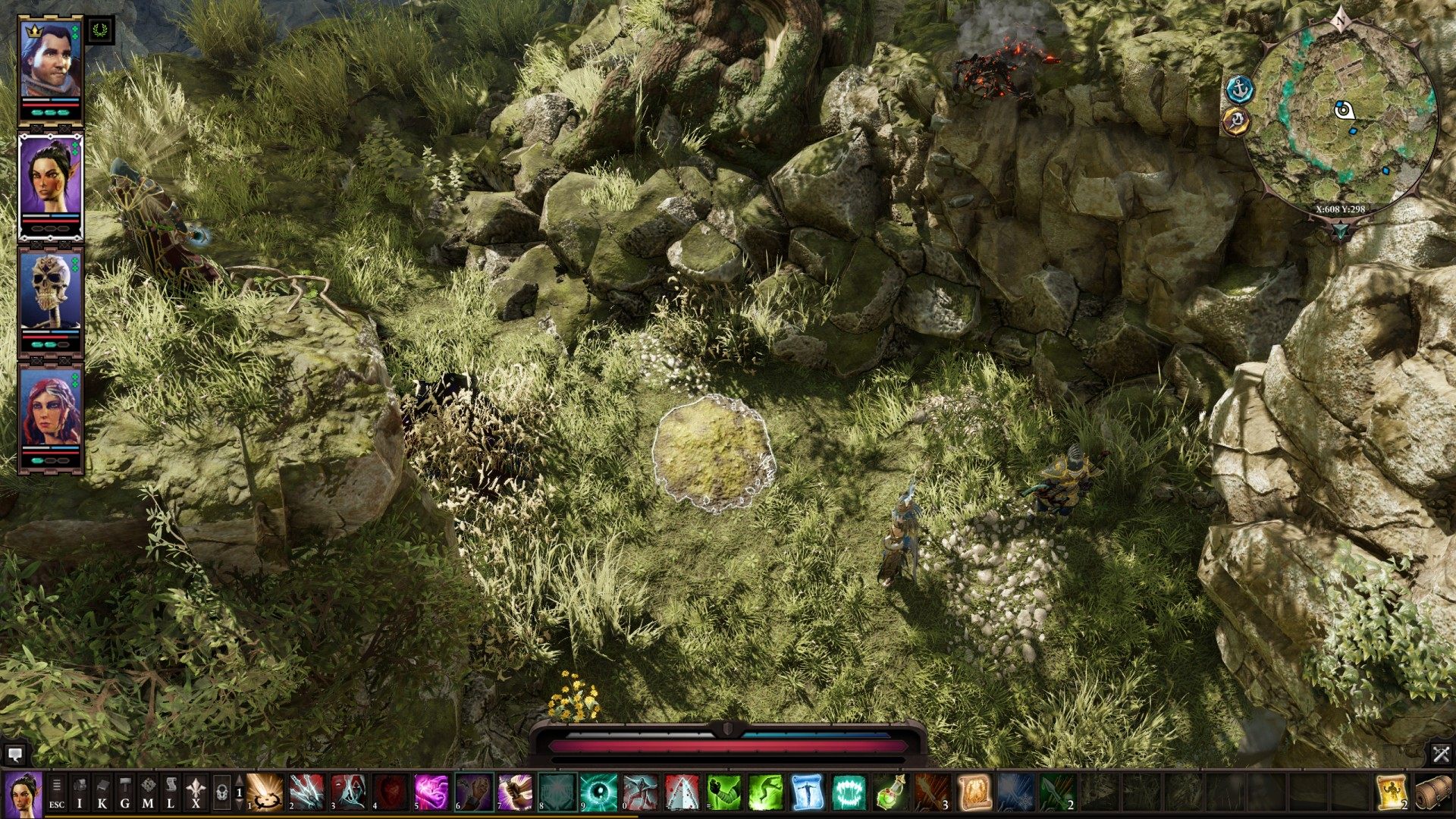The height and width of the screenshot is (819, 1456).
Task: Open the game menu with ESC button
Action: [57, 792]
